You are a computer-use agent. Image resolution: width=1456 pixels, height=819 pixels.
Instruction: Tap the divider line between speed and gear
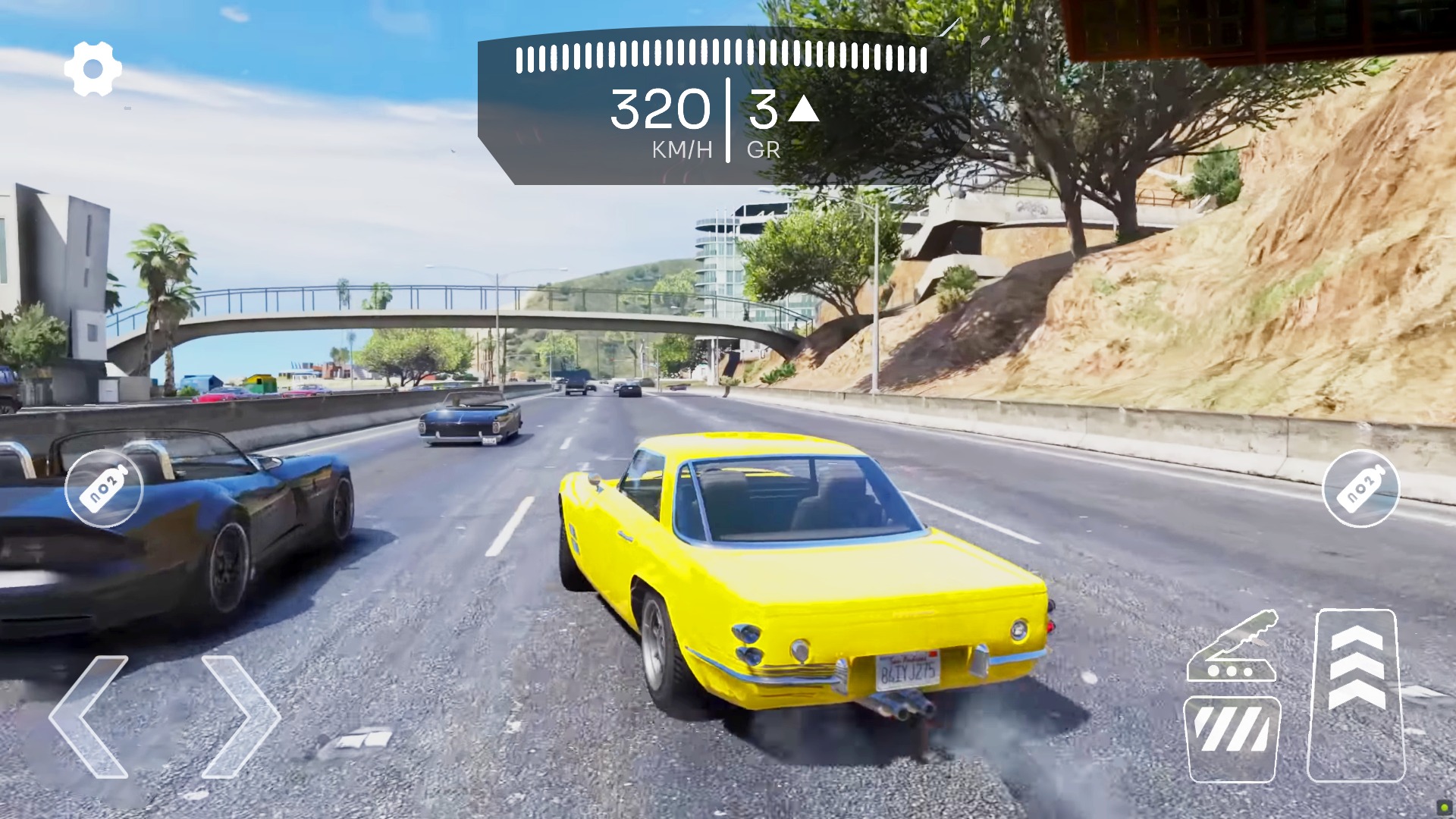[728, 121]
